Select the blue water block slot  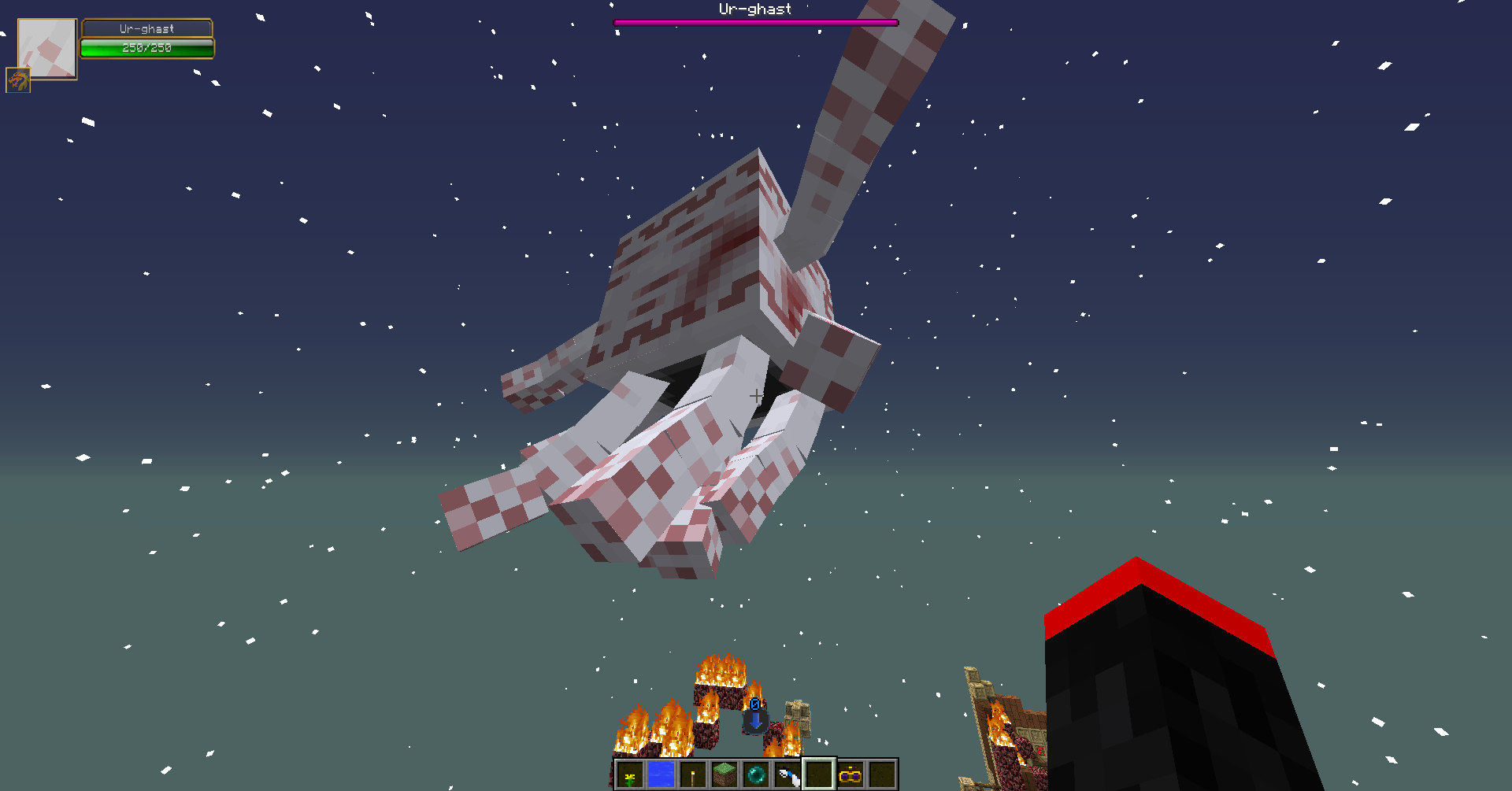(x=661, y=775)
